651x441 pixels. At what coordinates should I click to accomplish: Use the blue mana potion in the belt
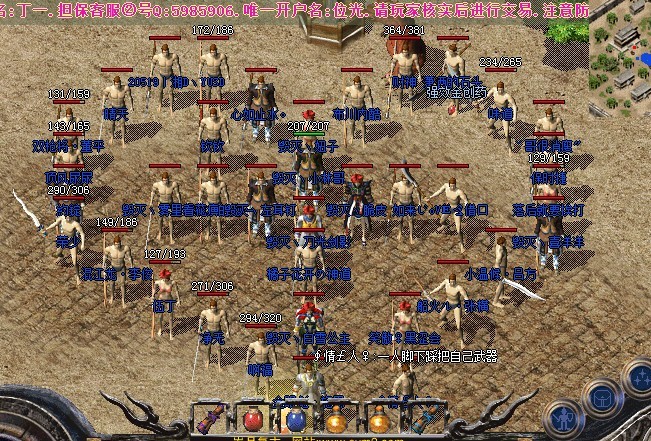pos(294,418)
